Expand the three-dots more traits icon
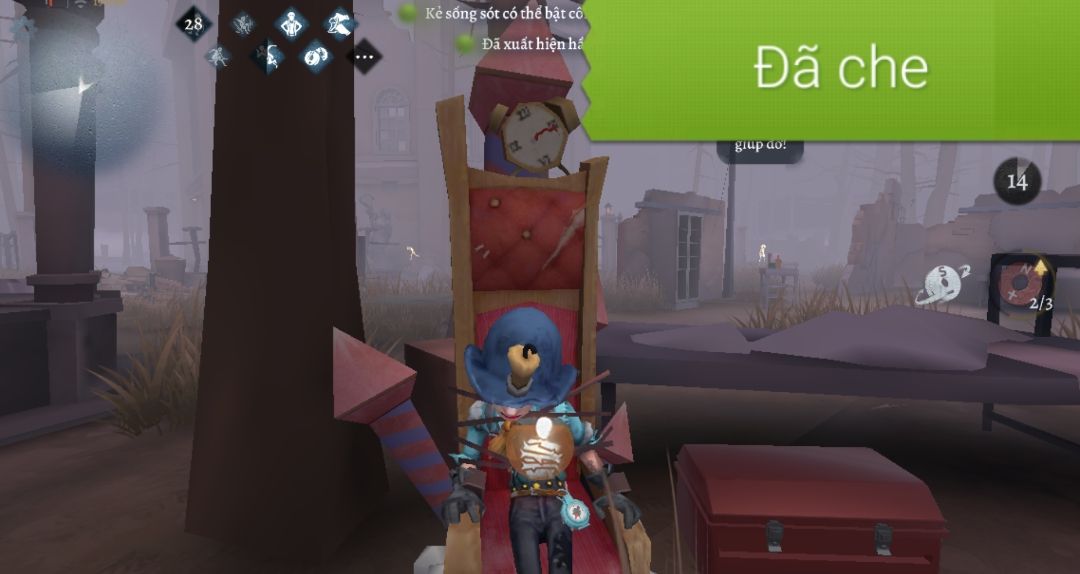The width and height of the screenshot is (1080, 574). click(364, 57)
